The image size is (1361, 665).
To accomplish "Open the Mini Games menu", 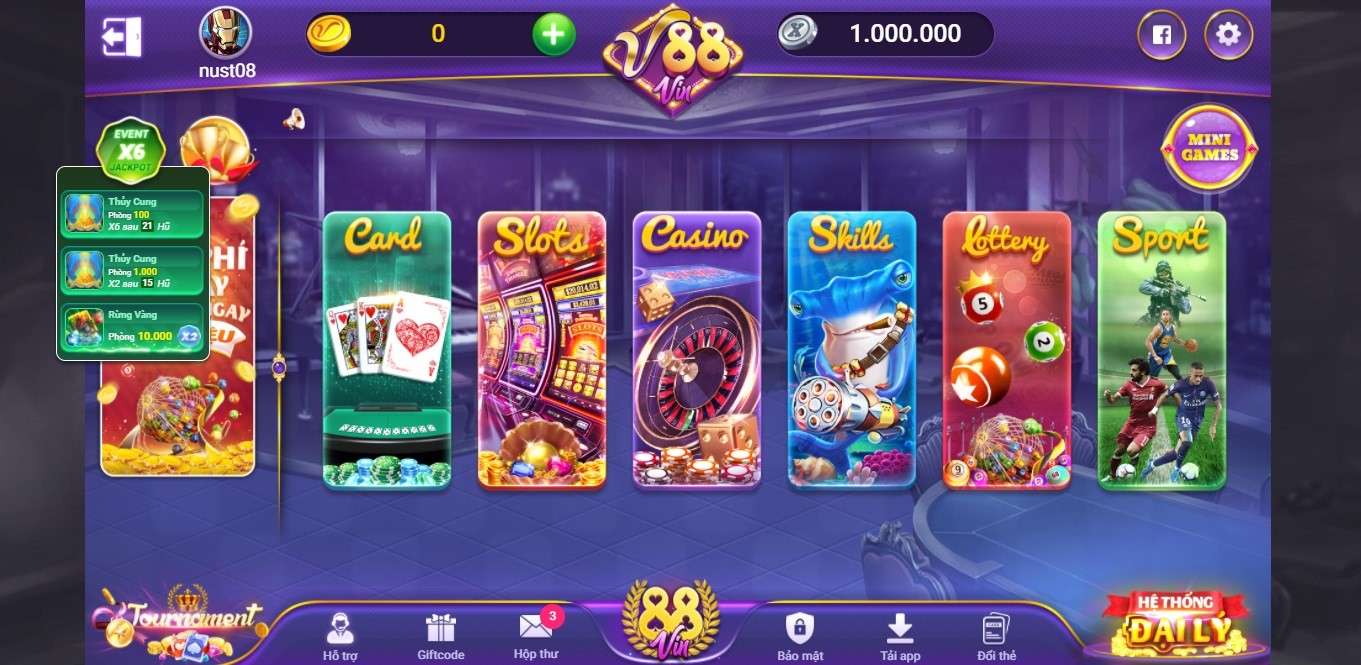I will 1209,149.
